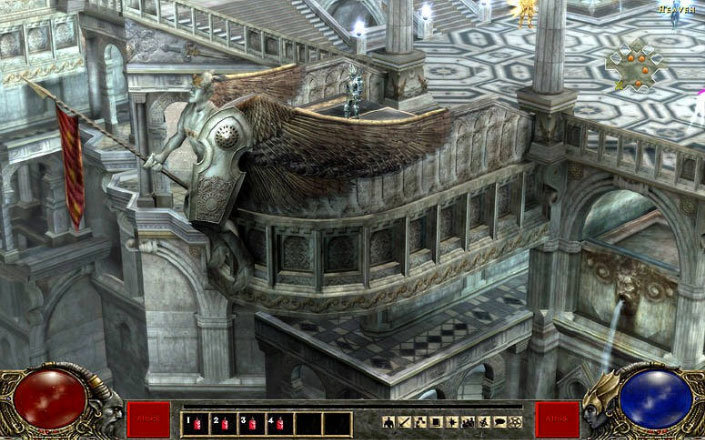This screenshot has height=440, width=705.
Task: Click the automap overlay with orange dots
Action: point(636,68)
